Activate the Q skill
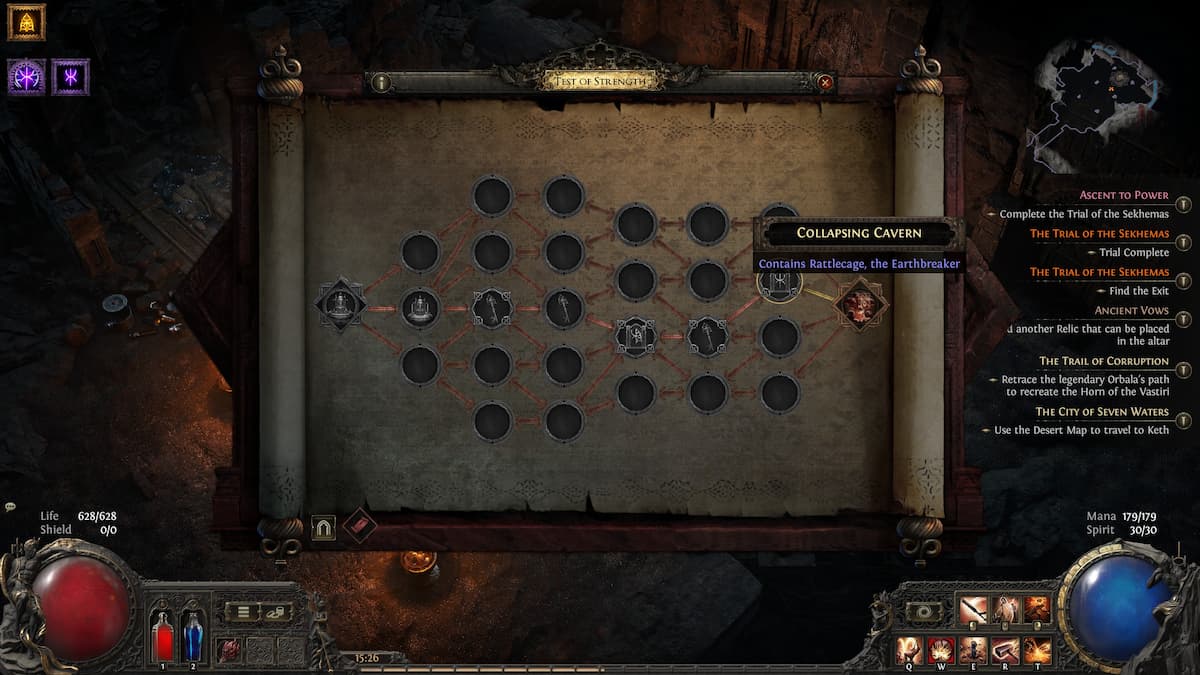Screen dimensions: 1200x675 coord(910,650)
